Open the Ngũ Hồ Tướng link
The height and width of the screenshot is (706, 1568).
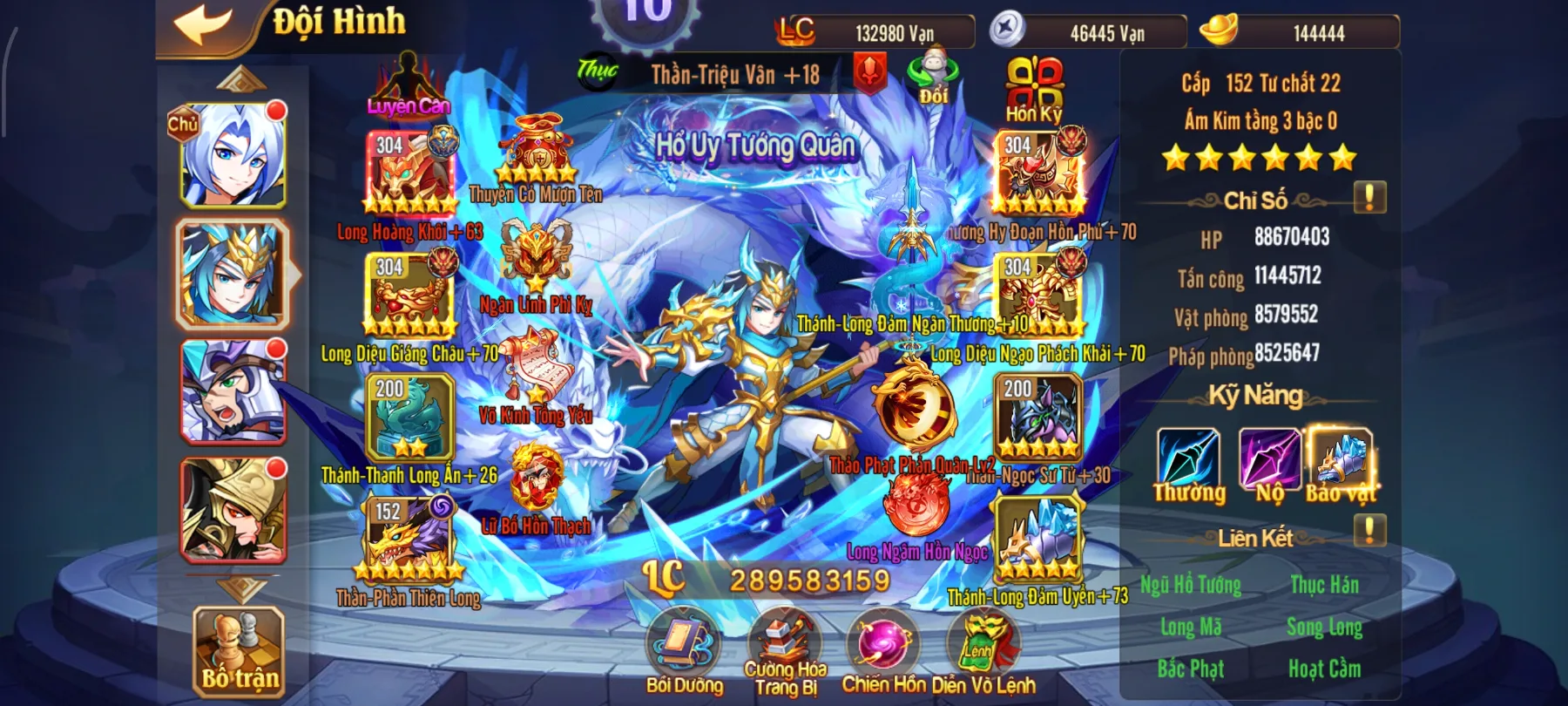[1193, 587]
